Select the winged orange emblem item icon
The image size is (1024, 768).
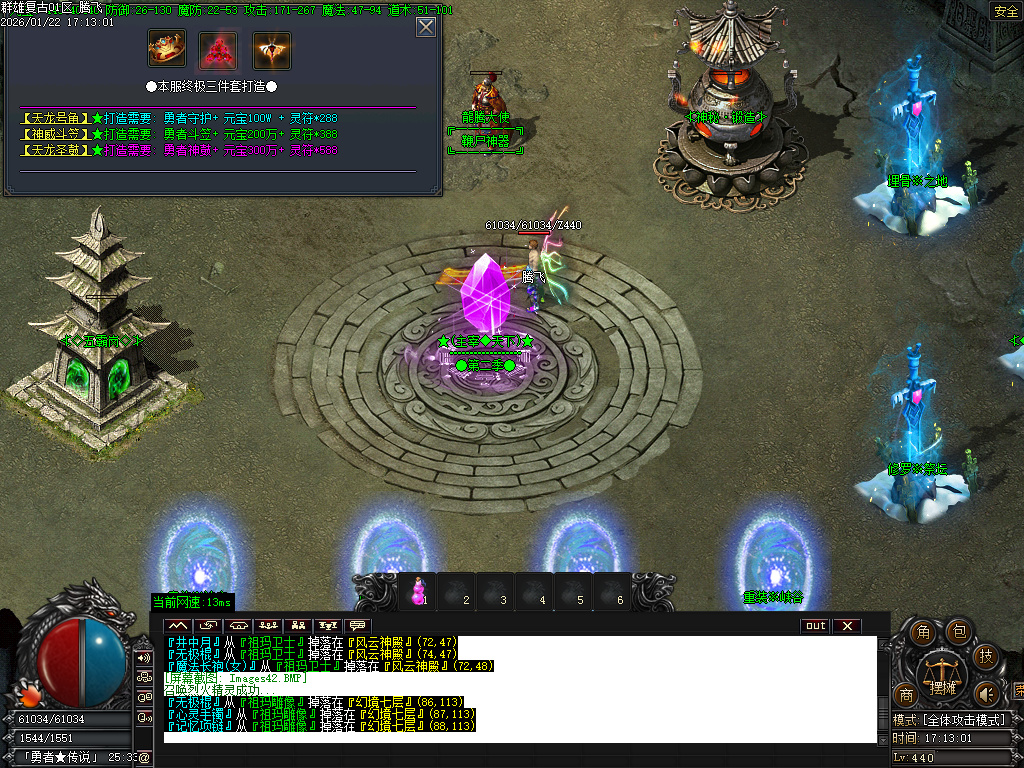(271, 48)
